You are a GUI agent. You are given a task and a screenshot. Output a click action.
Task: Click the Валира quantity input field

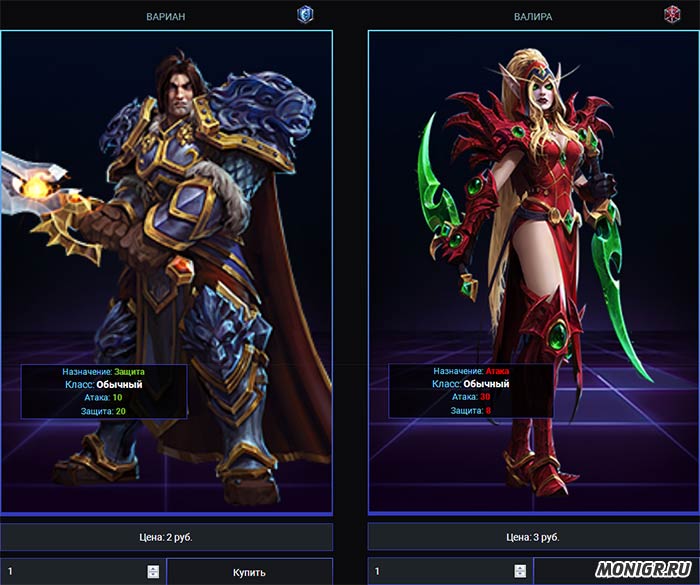click(440, 572)
